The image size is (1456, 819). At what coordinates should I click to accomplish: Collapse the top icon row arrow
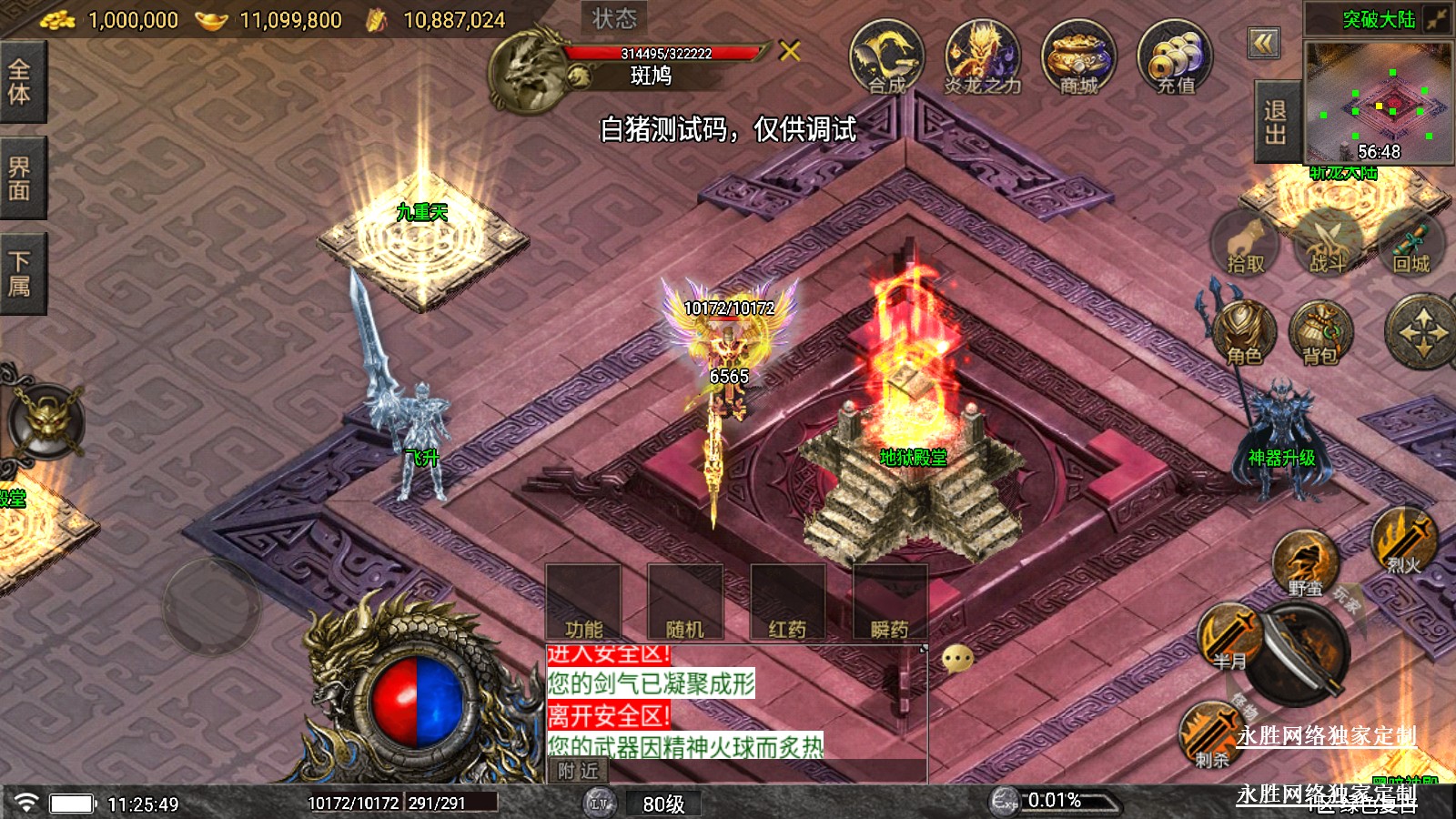coord(1264,43)
